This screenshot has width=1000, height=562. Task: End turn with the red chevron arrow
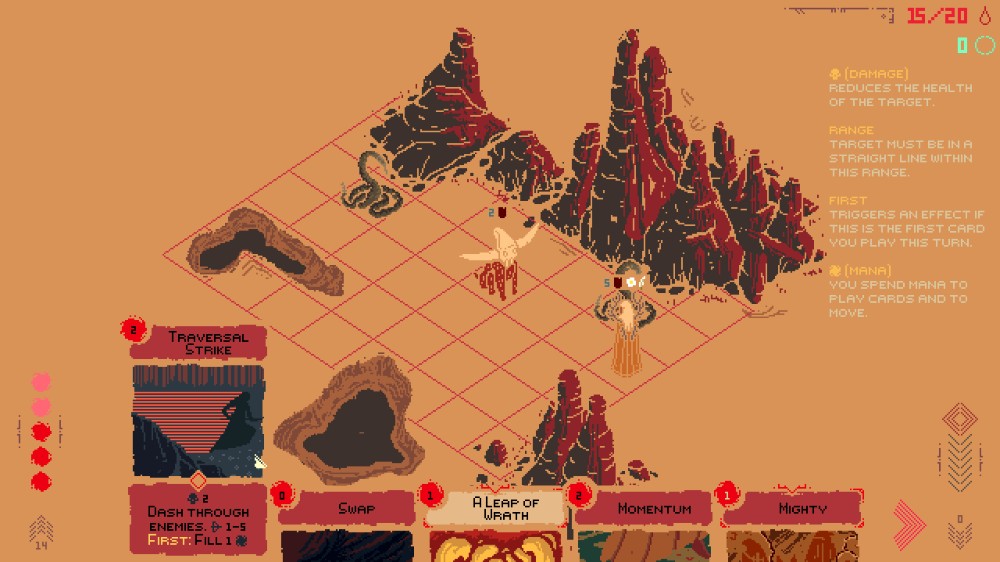coord(910,524)
